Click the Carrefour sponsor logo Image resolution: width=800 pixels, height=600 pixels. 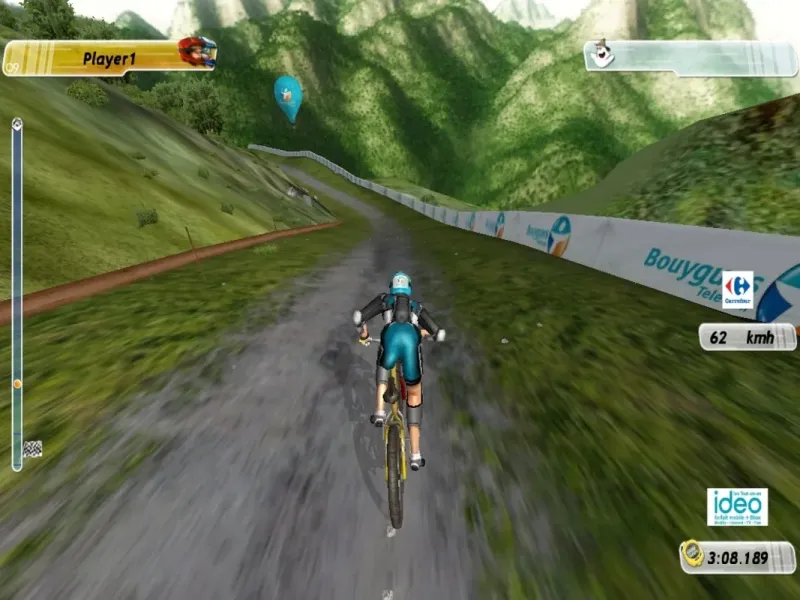738,288
